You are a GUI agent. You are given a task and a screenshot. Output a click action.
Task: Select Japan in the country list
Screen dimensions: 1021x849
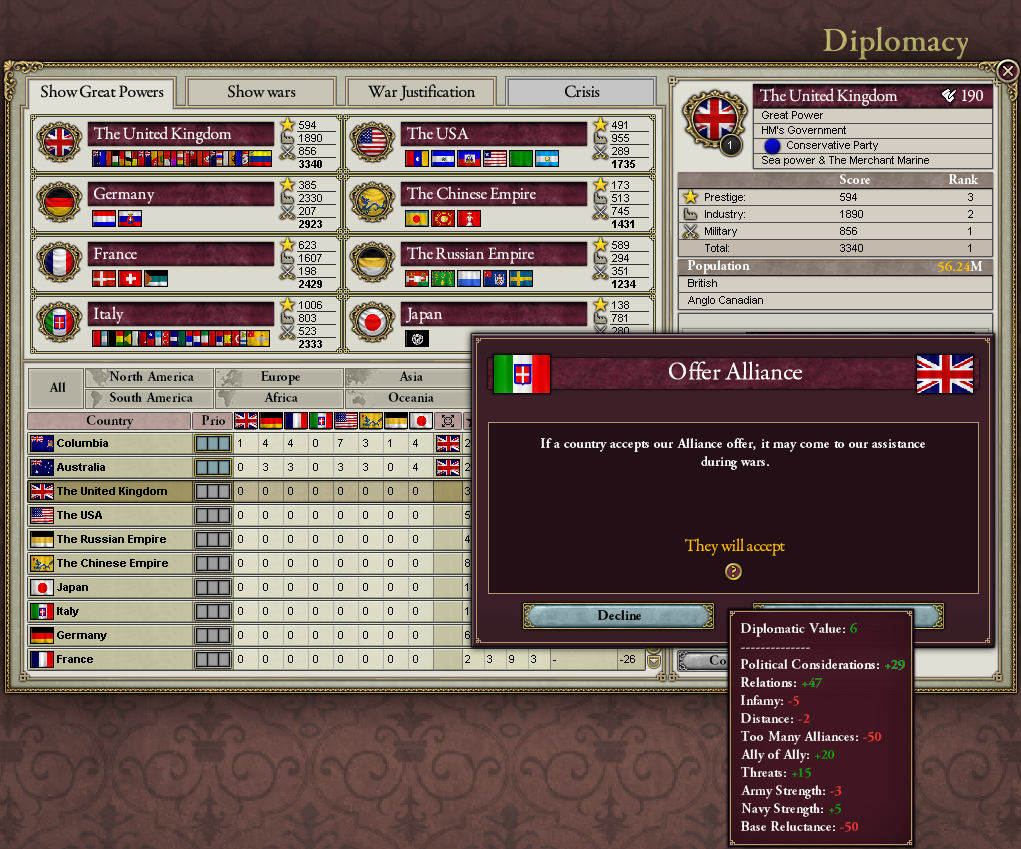(110, 587)
